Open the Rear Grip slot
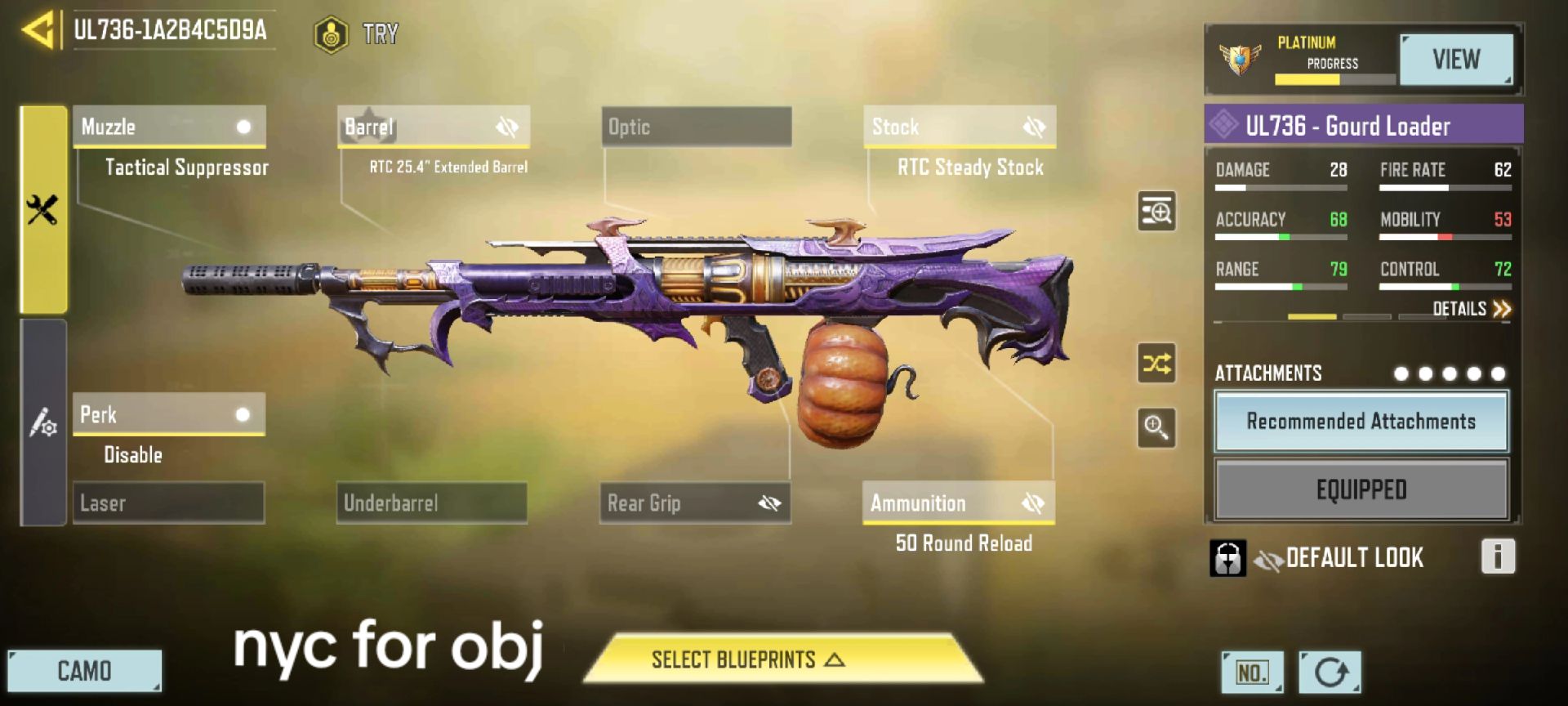Viewport: 1568px width, 706px height. point(695,503)
